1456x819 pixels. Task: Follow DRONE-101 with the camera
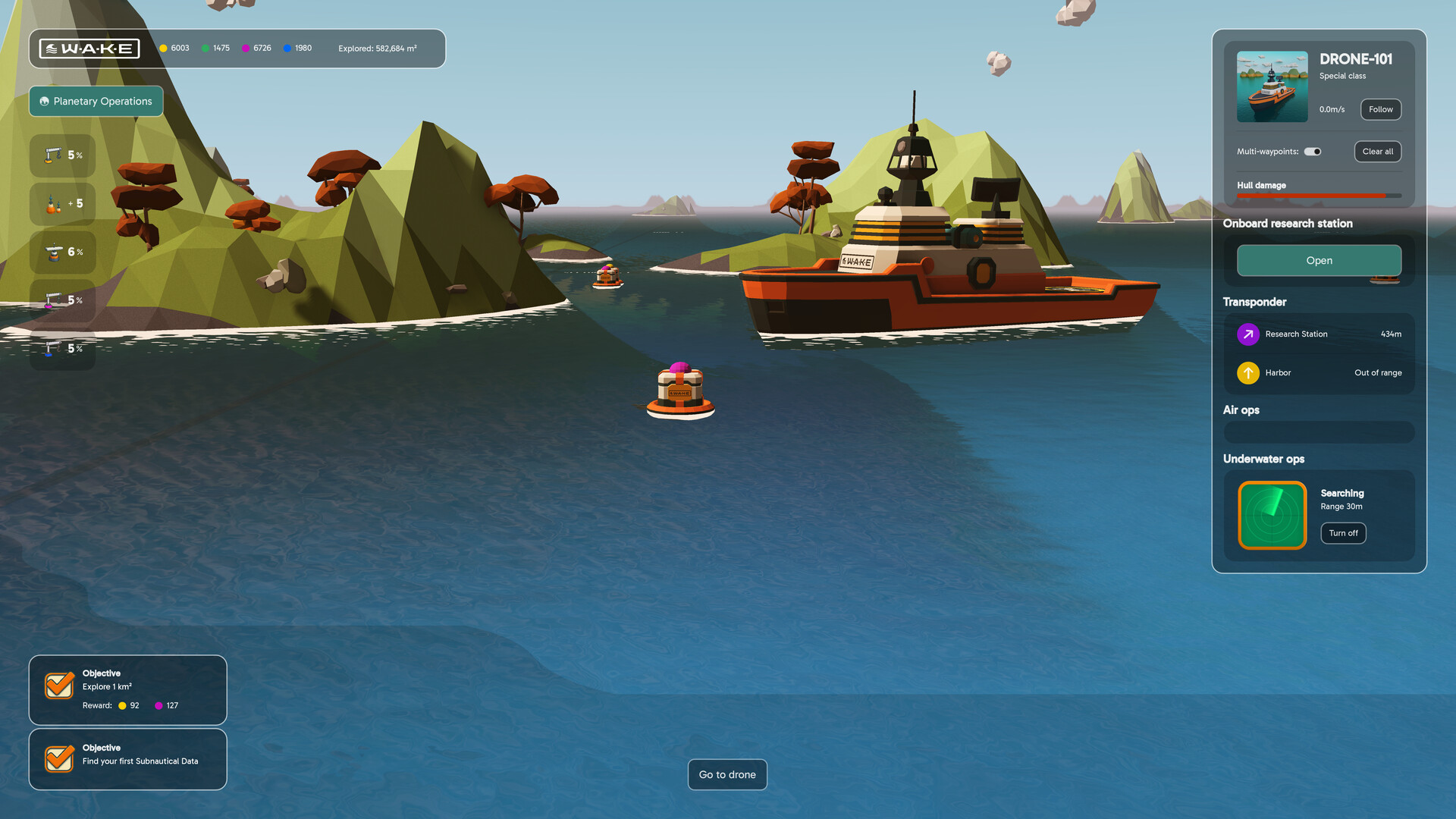pyautogui.click(x=1380, y=109)
